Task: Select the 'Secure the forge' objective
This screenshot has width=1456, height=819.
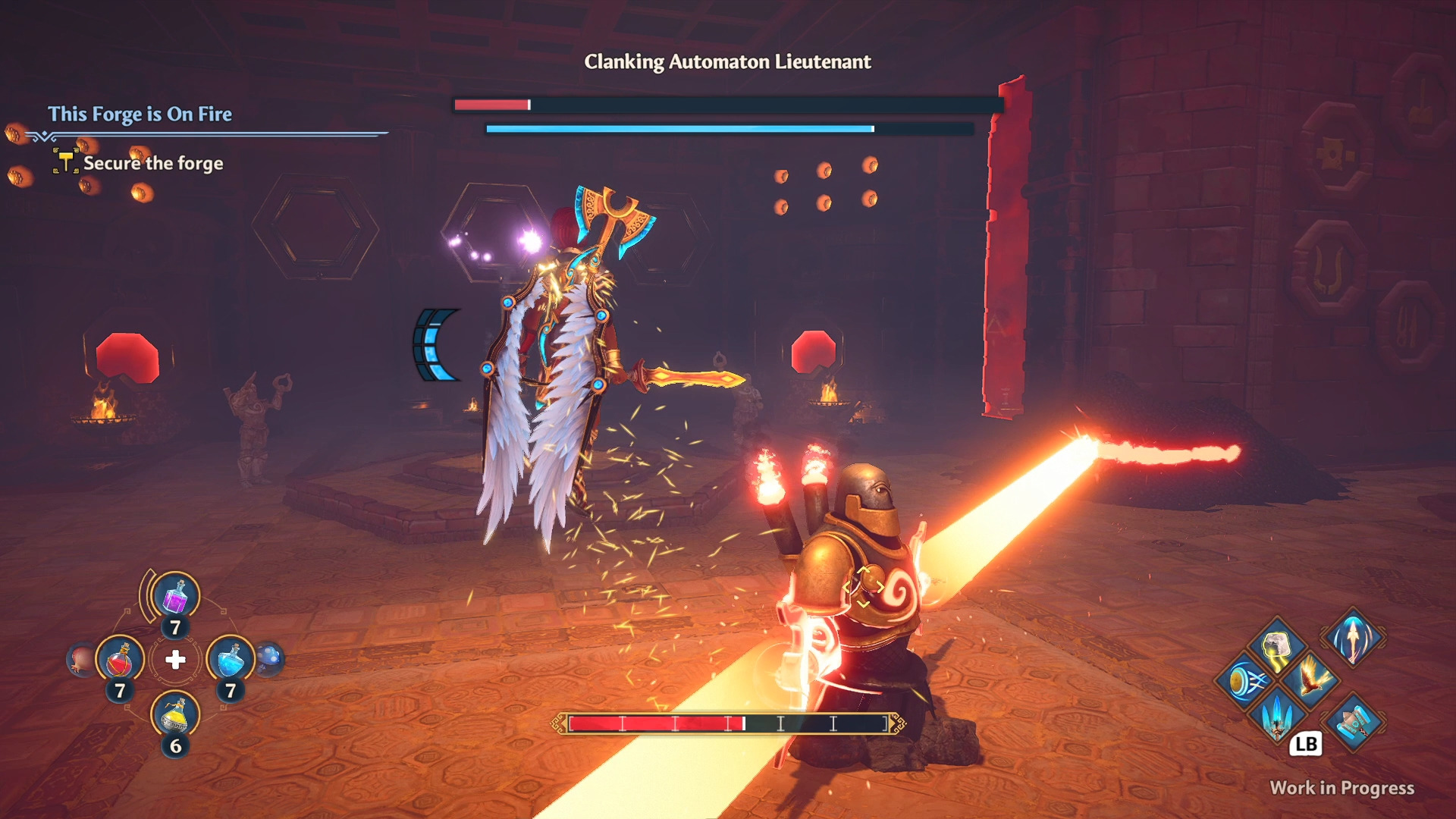Action: (152, 163)
